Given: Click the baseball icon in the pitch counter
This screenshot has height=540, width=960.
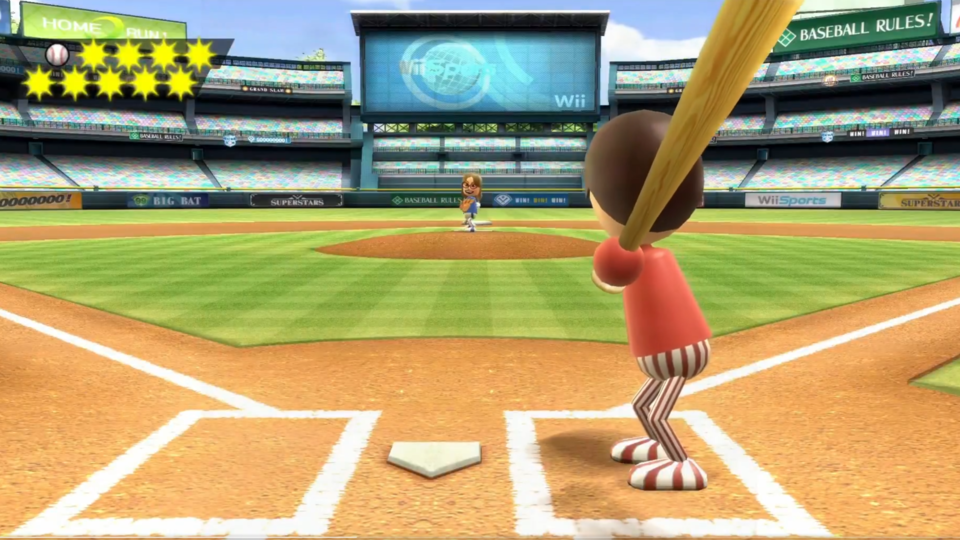Looking at the screenshot, I should 57,55.
